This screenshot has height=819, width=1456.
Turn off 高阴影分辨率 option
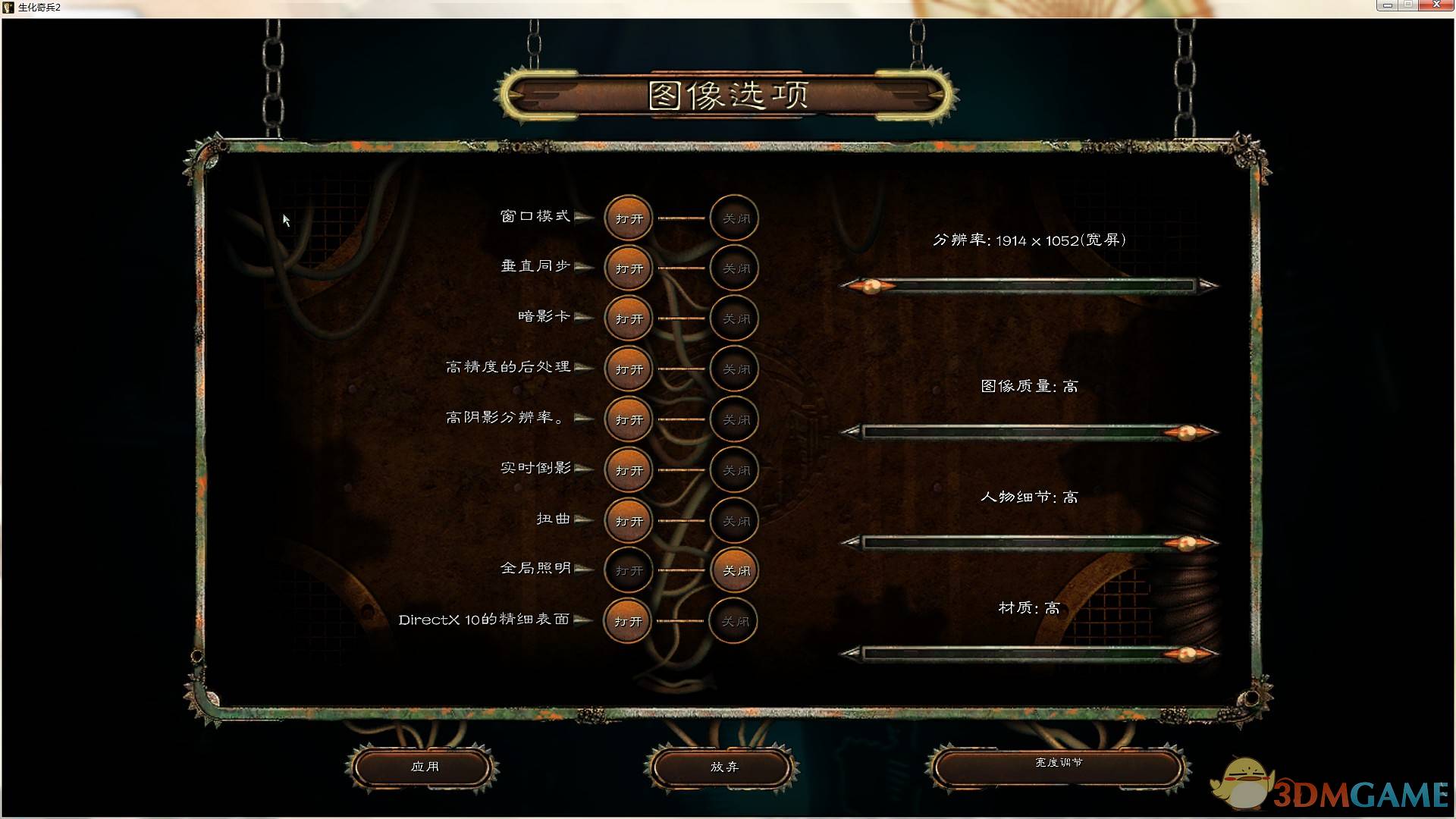pyautogui.click(x=733, y=419)
